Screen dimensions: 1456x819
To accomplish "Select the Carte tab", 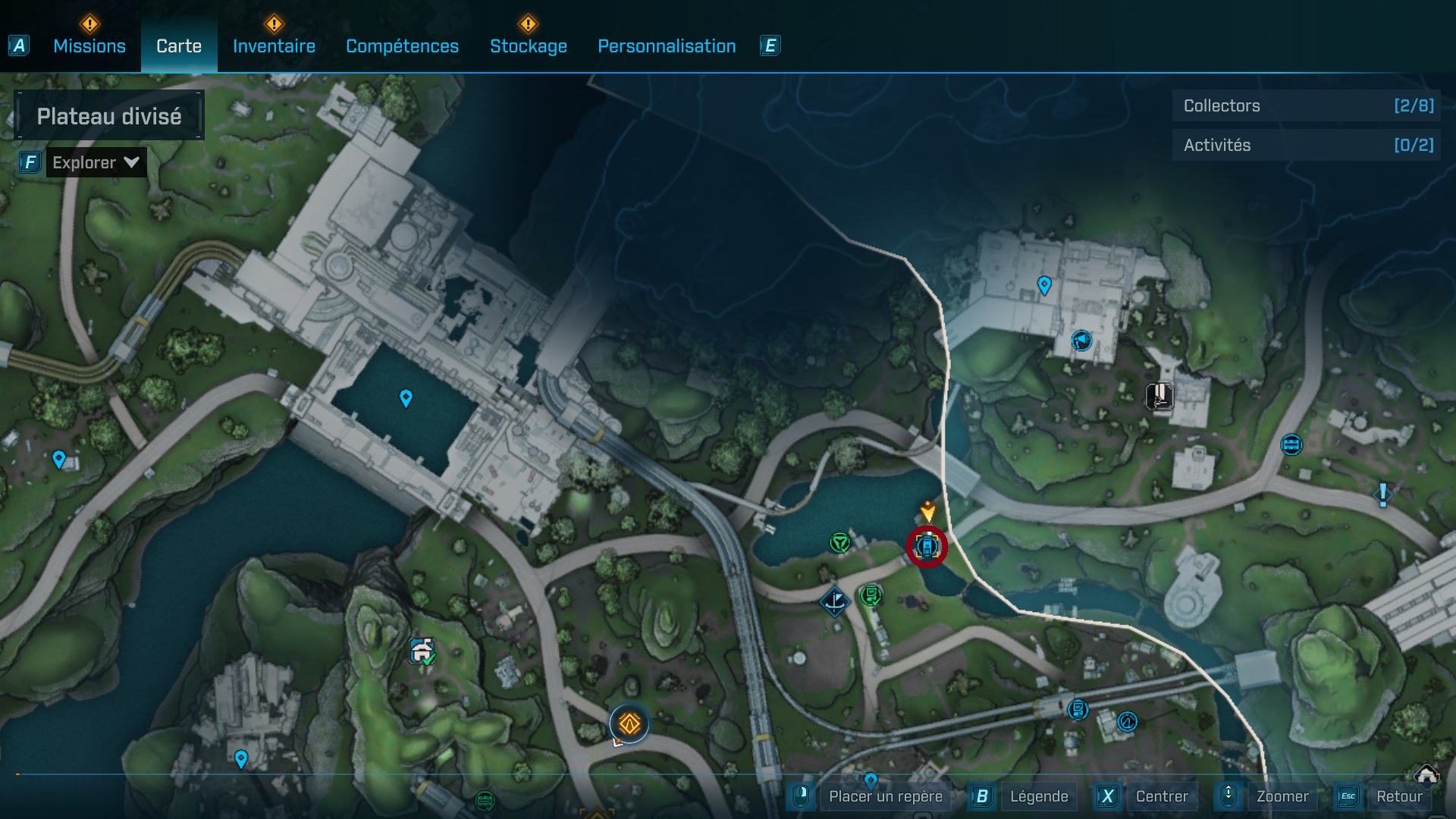I will (179, 46).
